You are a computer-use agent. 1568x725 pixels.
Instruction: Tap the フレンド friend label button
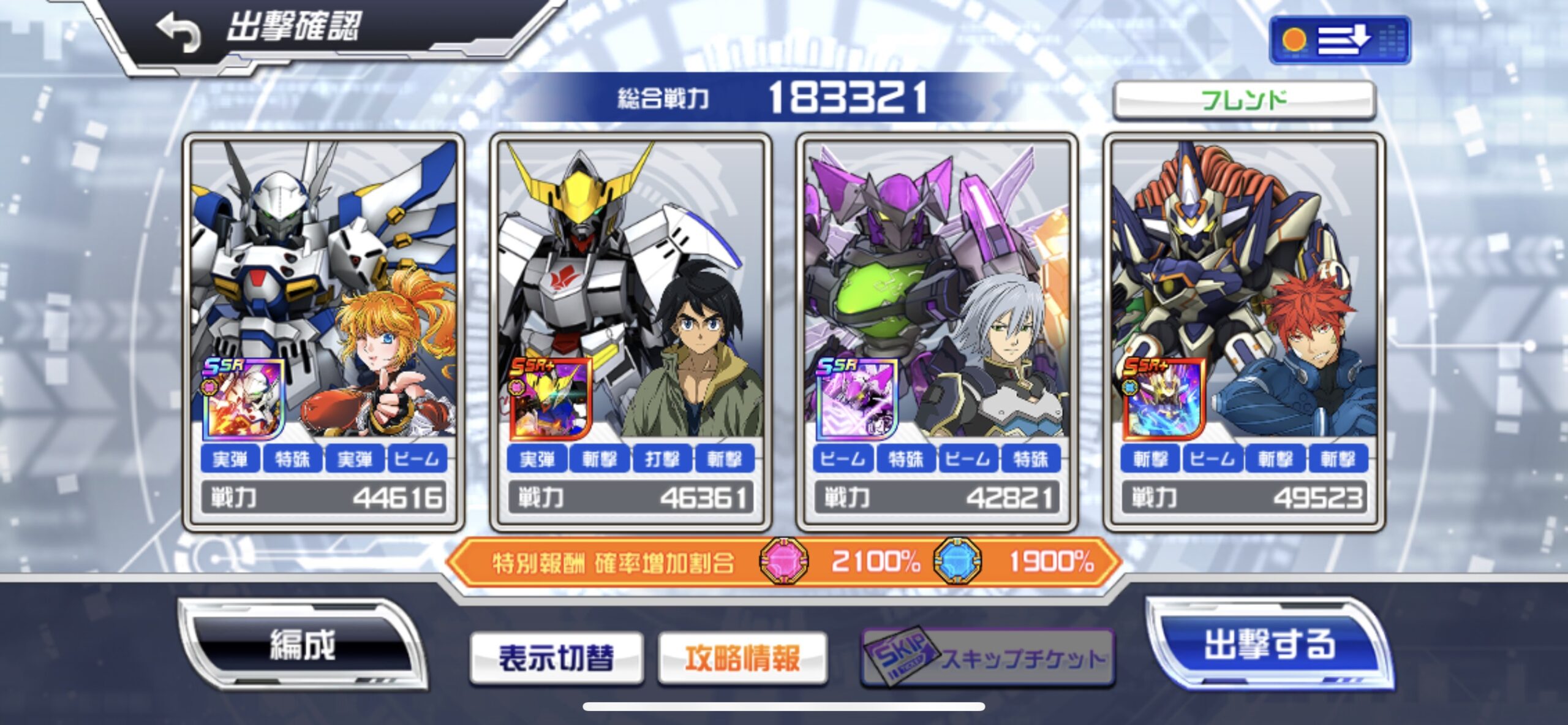(x=1244, y=100)
